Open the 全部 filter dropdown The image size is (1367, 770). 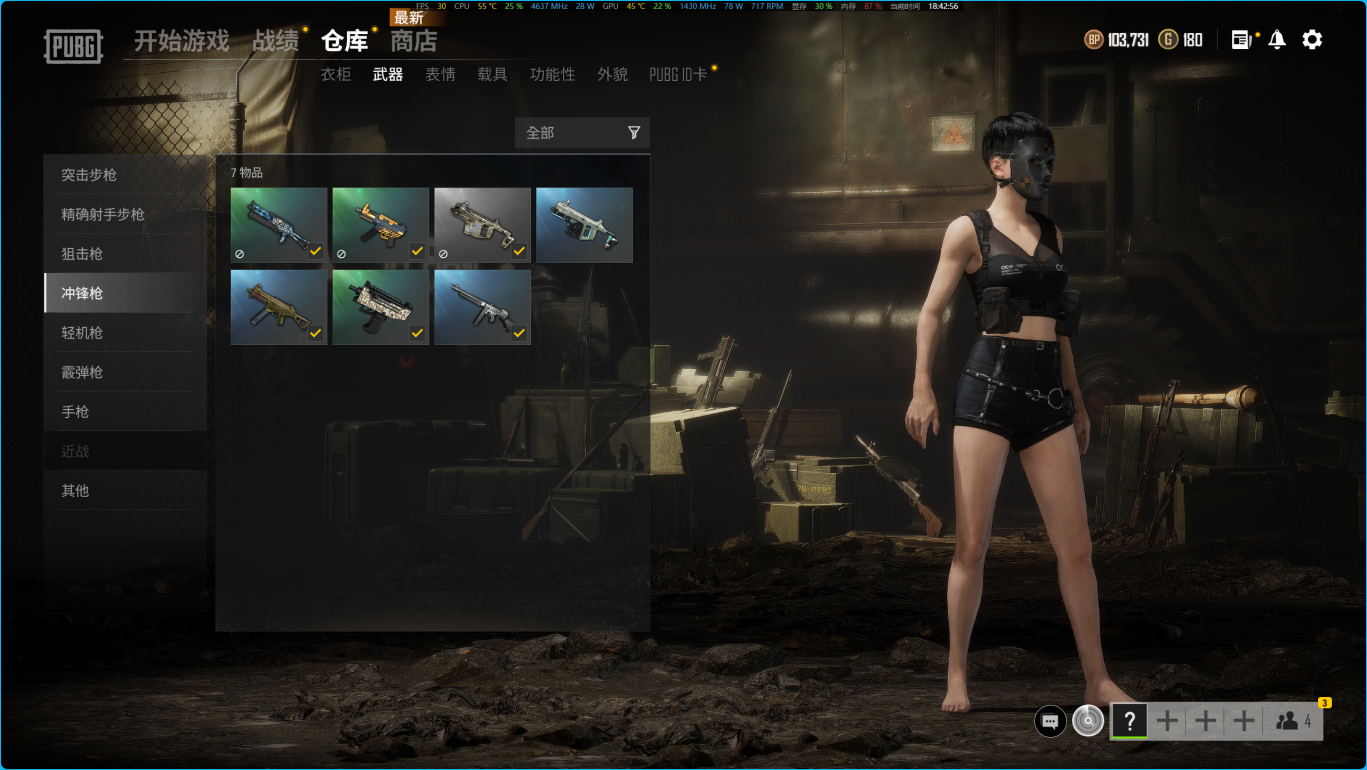click(x=582, y=133)
